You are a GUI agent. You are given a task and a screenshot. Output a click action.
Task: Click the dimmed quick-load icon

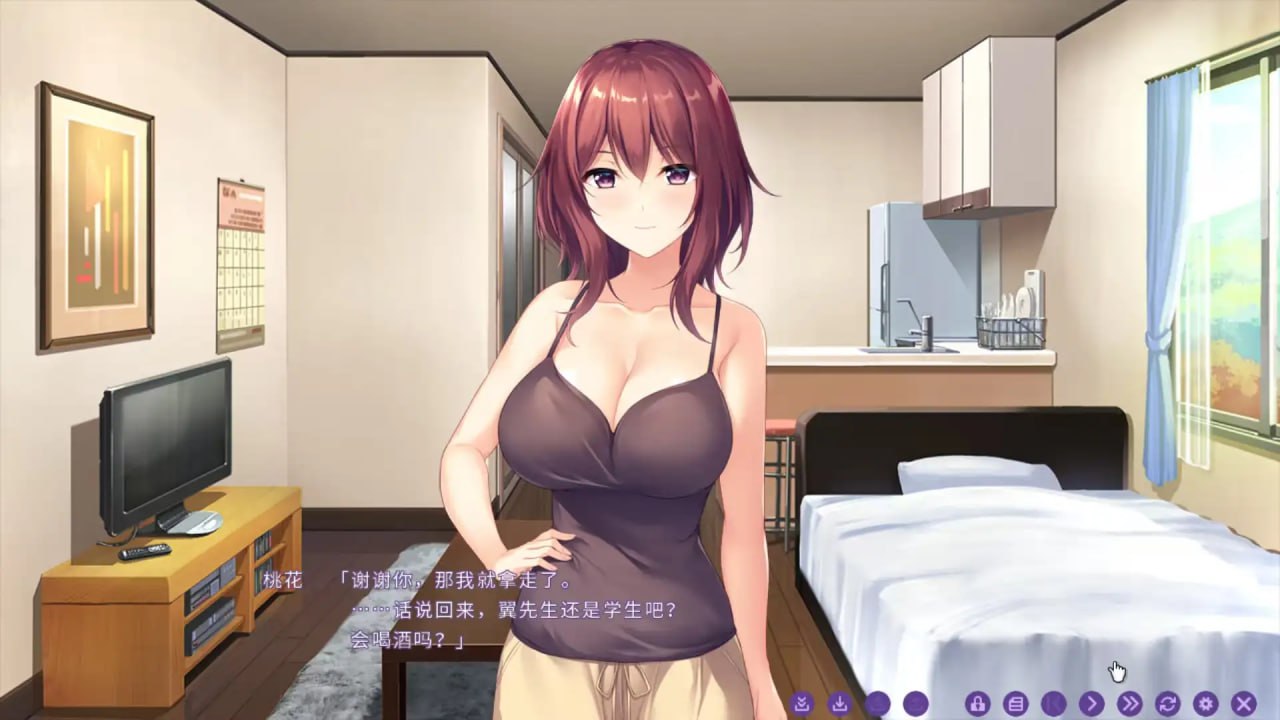tap(876, 703)
